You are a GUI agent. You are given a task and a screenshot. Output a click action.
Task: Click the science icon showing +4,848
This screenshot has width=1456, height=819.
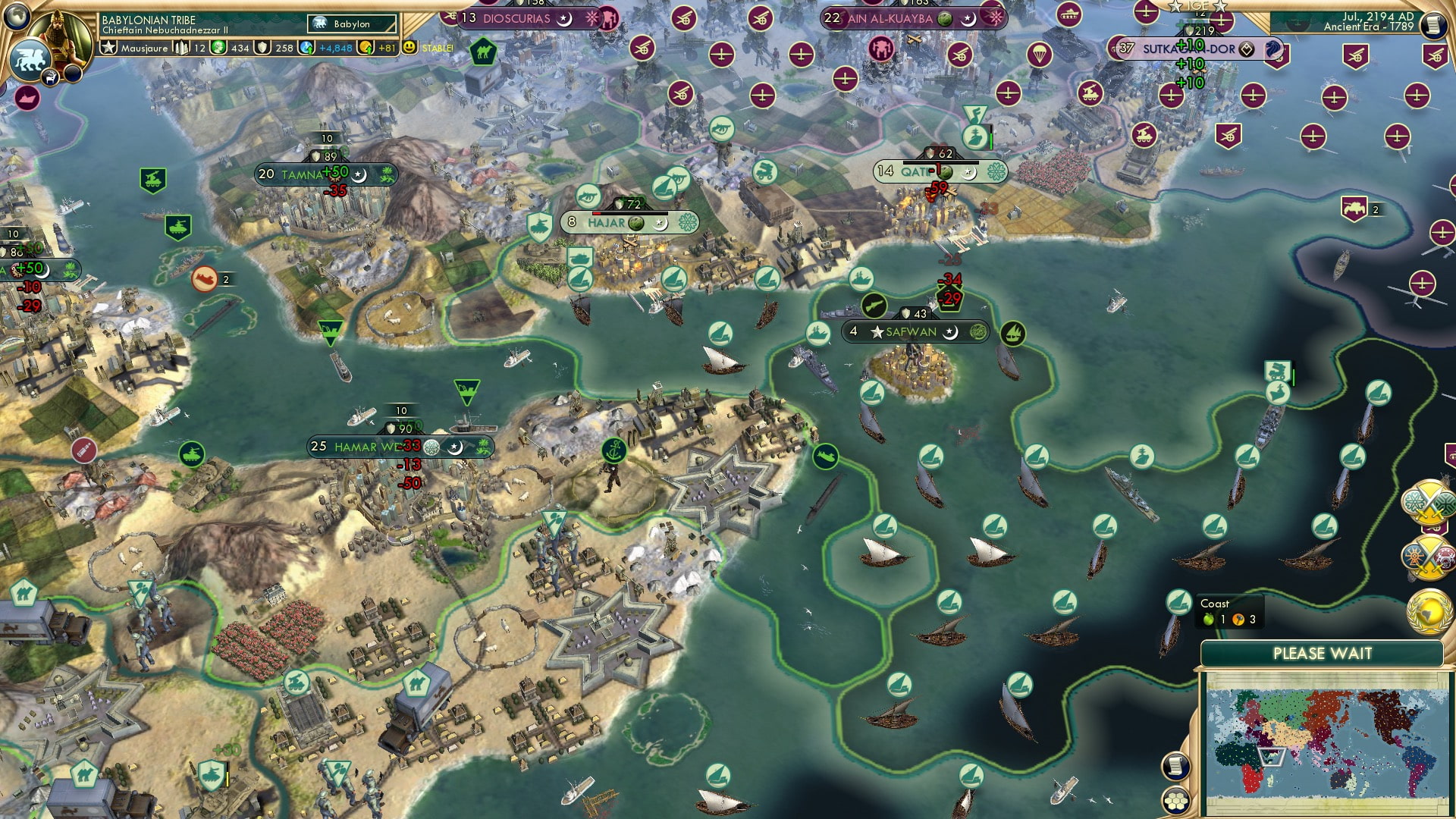pyautogui.click(x=306, y=48)
